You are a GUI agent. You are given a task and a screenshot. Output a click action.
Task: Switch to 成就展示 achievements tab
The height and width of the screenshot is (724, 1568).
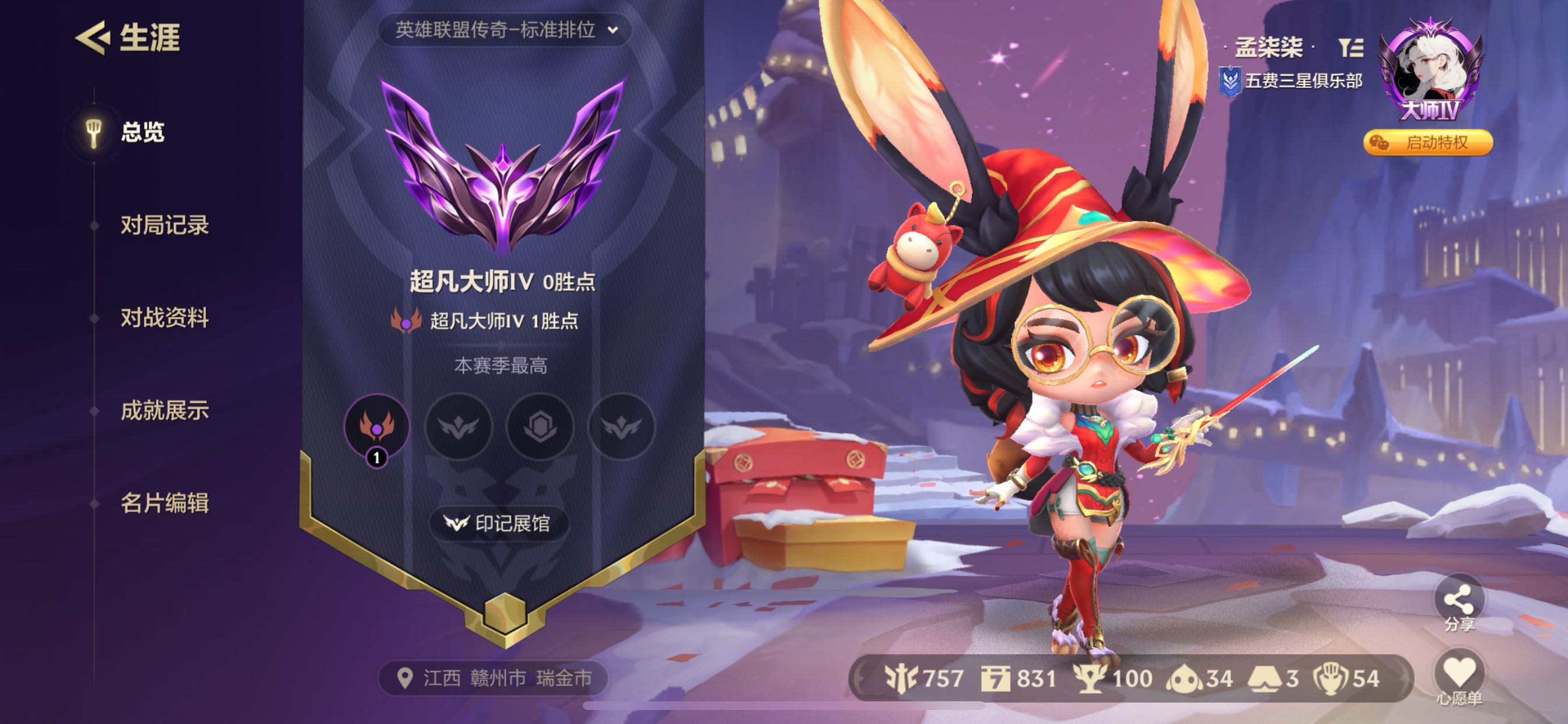(164, 410)
